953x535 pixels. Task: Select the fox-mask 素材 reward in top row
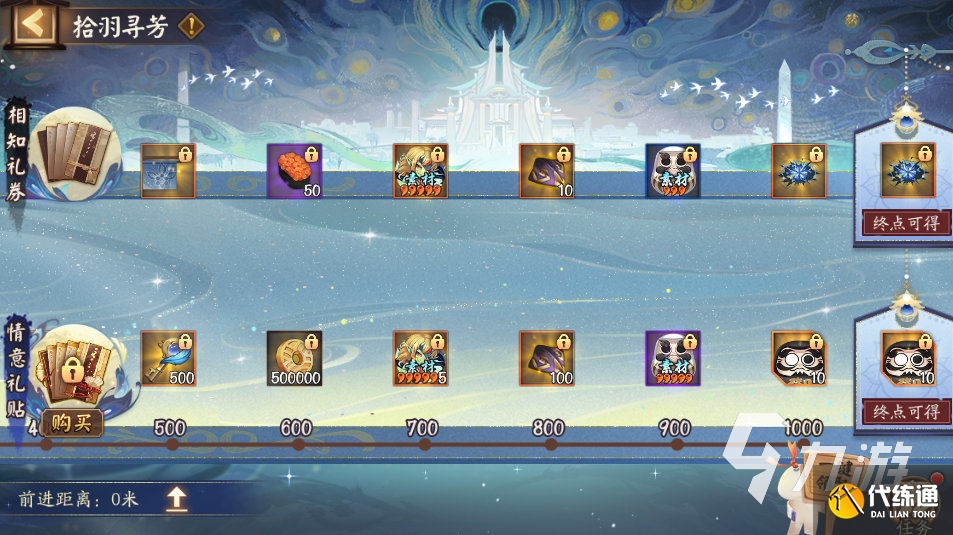(420, 171)
